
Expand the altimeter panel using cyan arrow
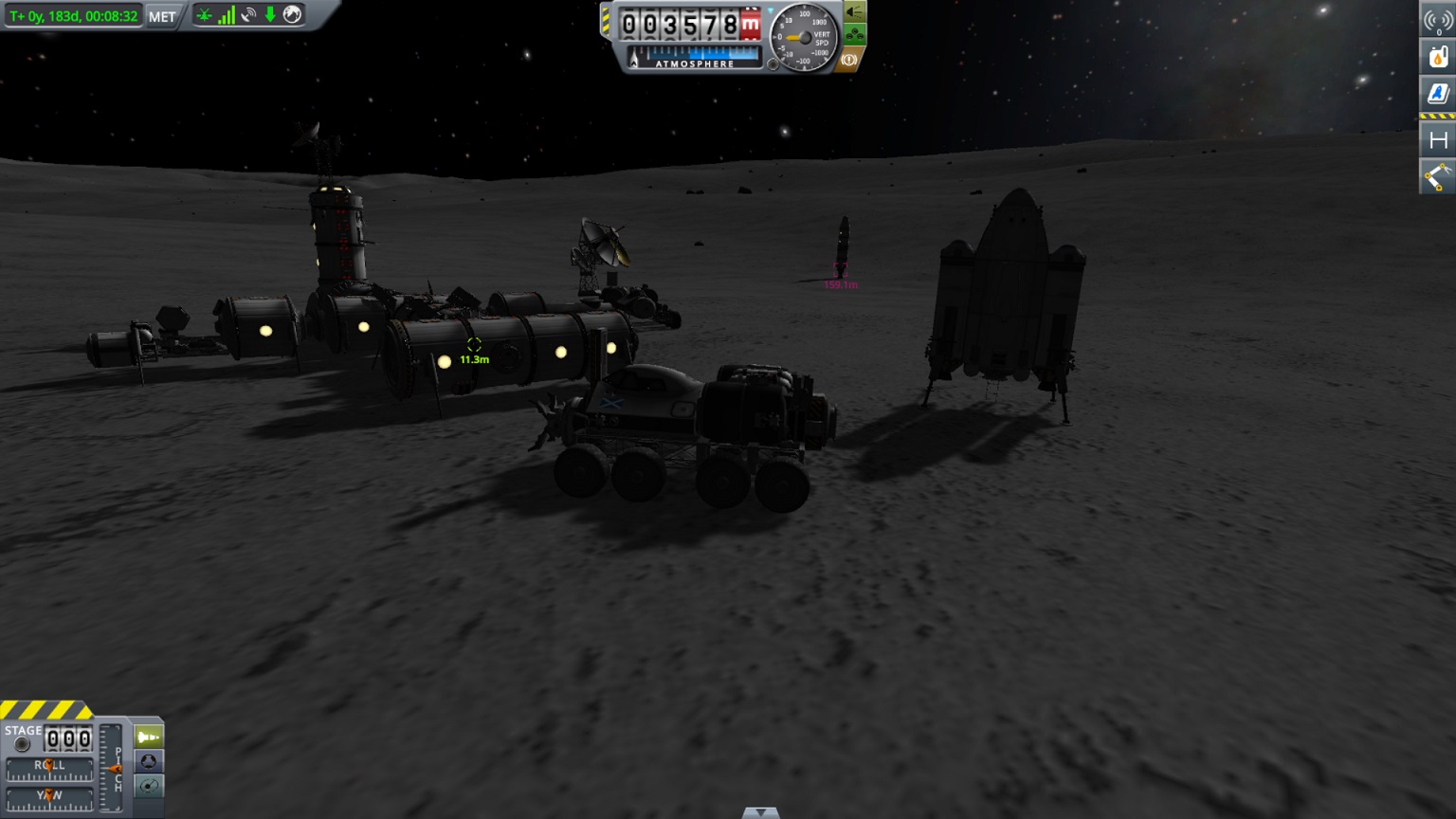point(772,12)
